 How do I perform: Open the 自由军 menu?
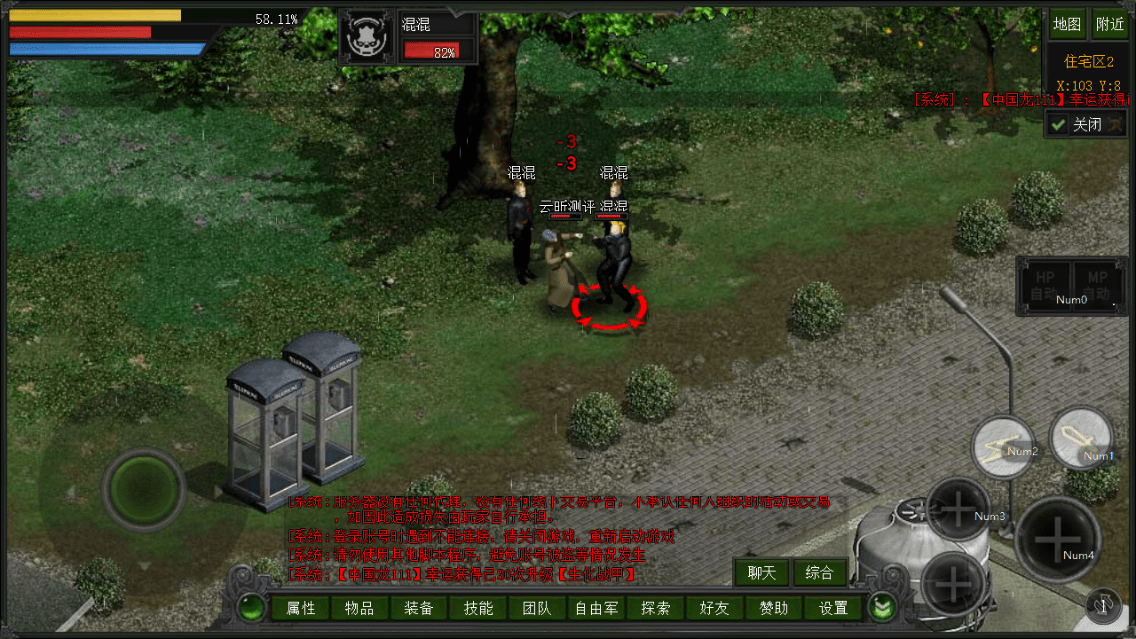point(596,608)
